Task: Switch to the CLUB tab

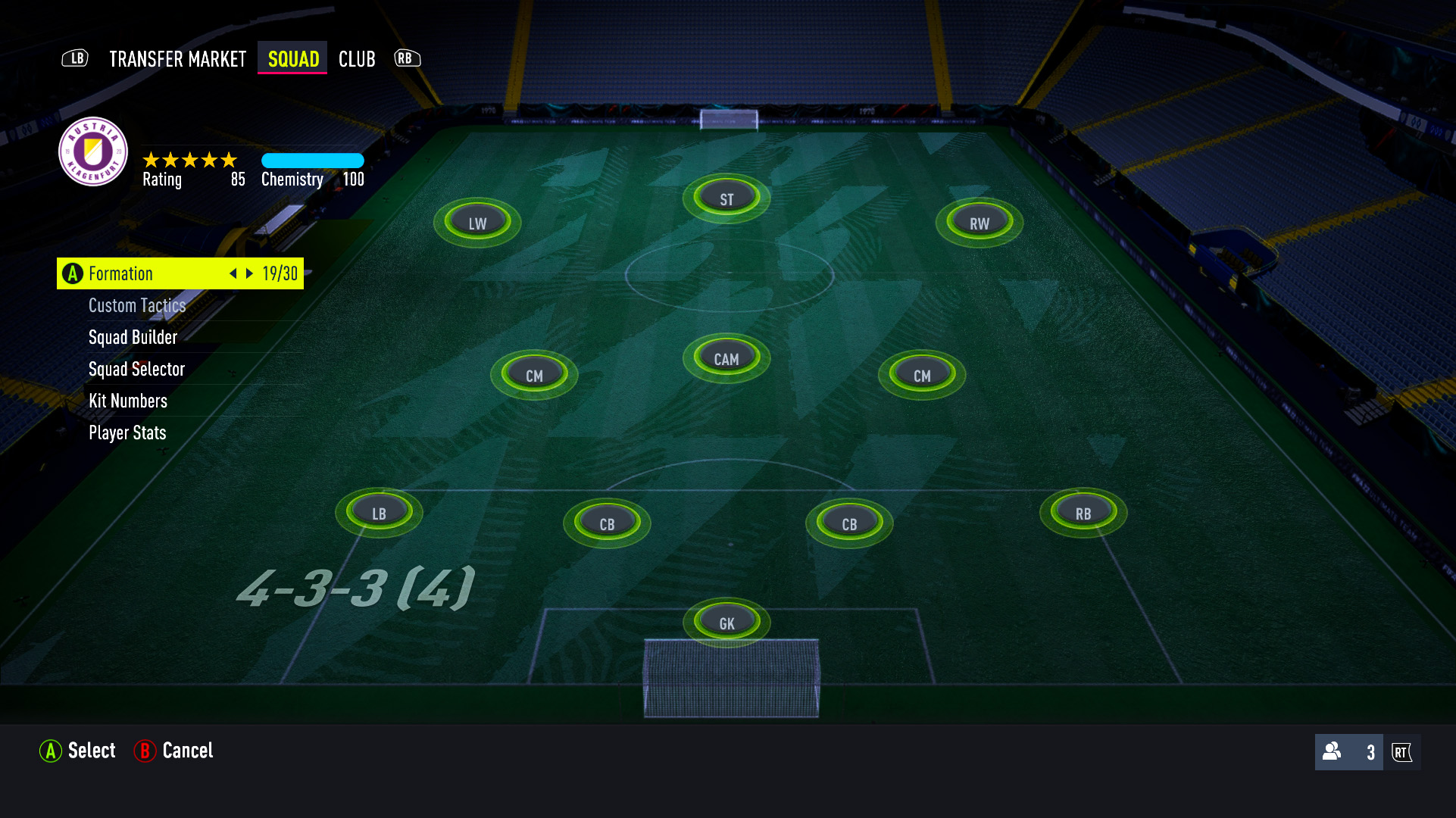Action: (356, 58)
